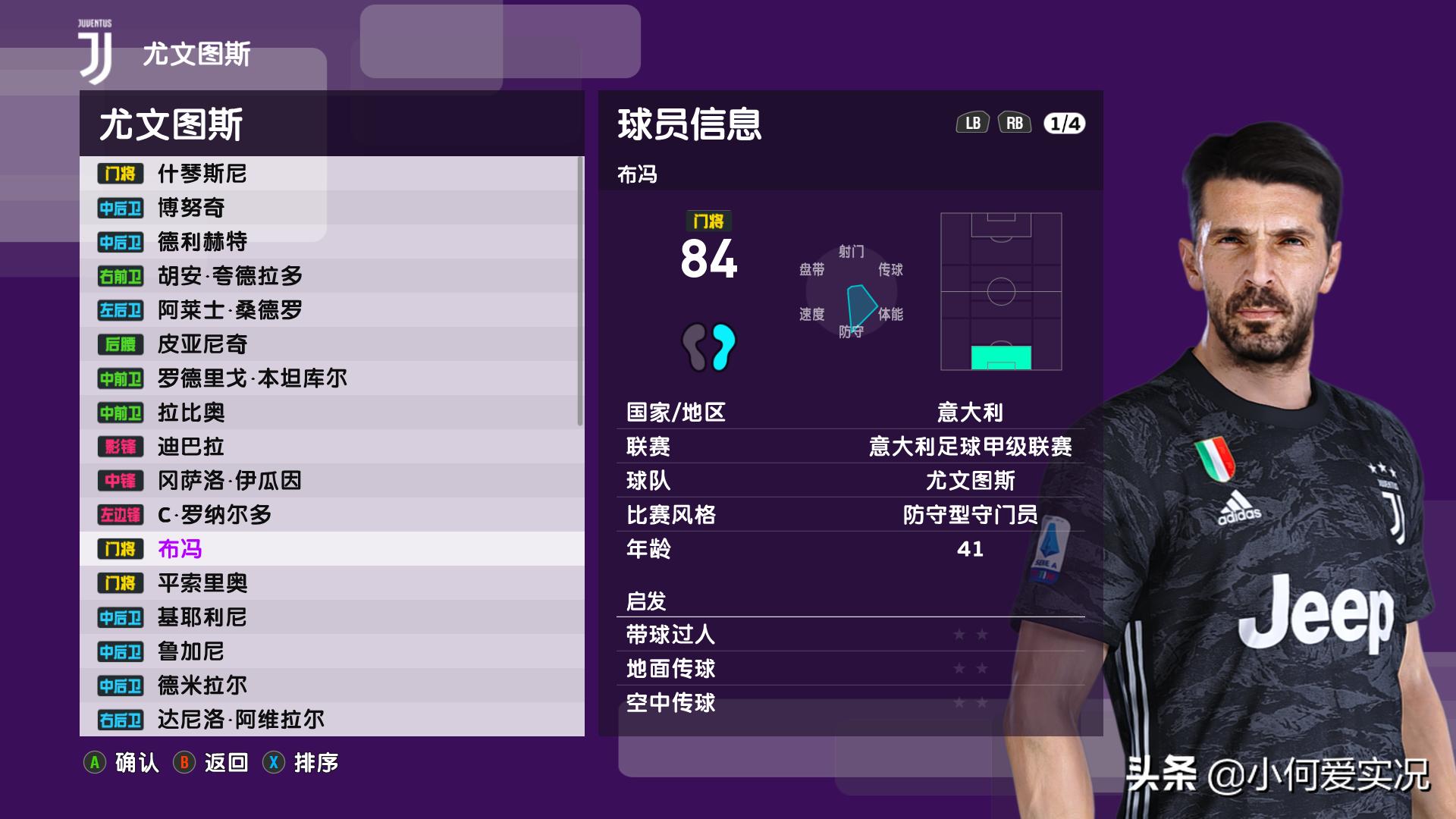Select the highlighted 布冯 row
The width and height of the screenshot is (1456, 819).
(331, 549)
